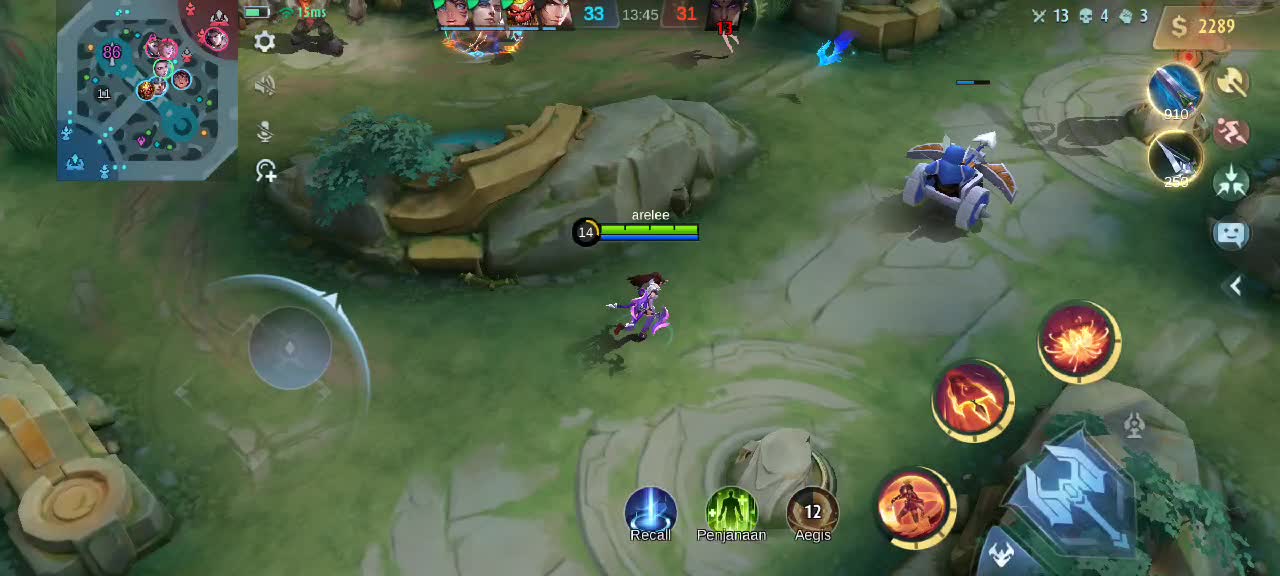The height and width of the screenshot is (576, 1280).
Task: Use the first skill orange hero icon
Action: click(914, 506)
